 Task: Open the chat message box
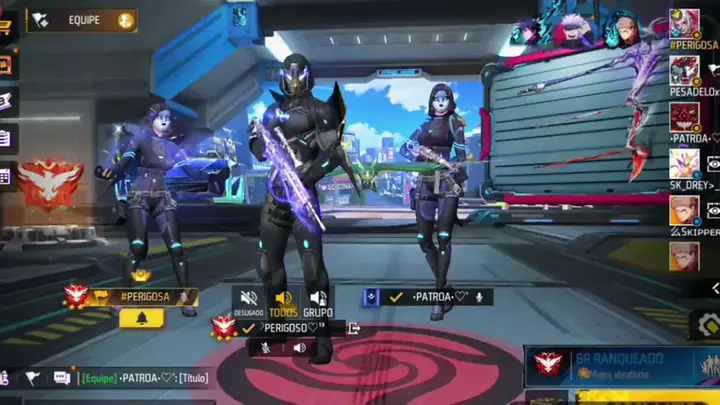pos(62,378)
